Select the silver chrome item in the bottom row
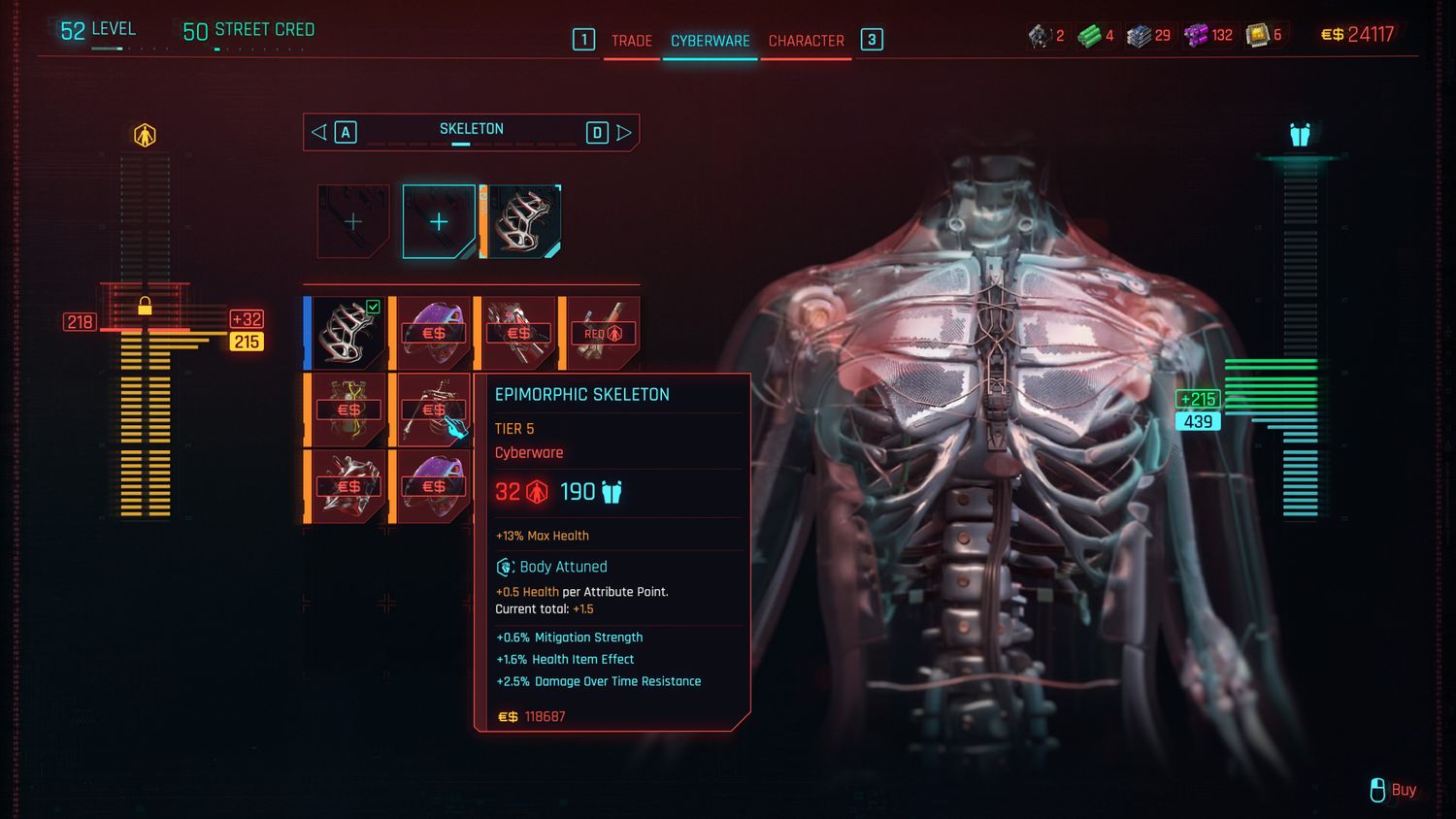The image size is (1456, 819). point(347,486)
